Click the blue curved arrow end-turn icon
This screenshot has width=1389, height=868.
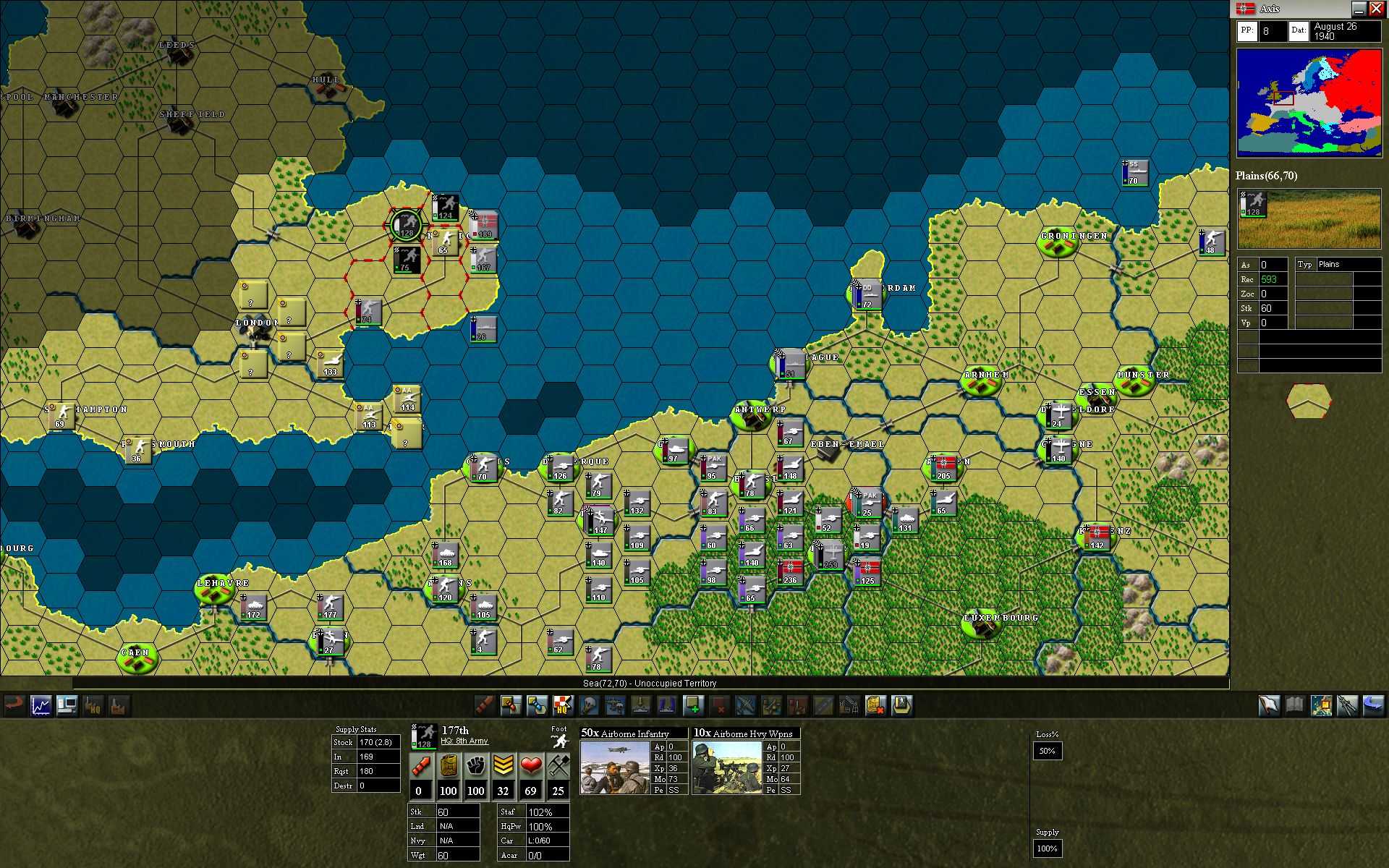(1373, 705)
